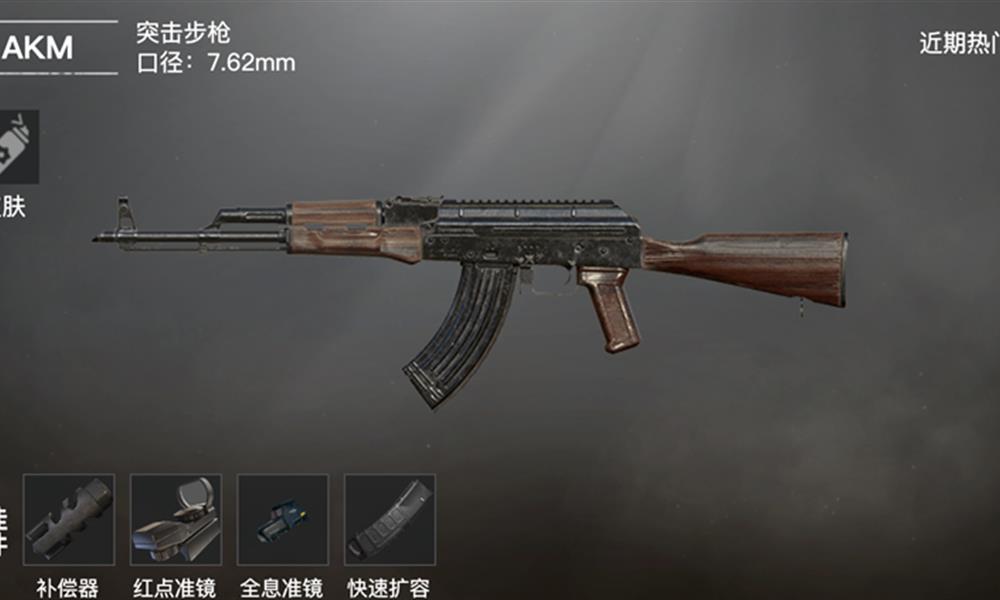Select the compensator (补偿器) attachment slot
The width and height of the screenshot is (1000, 600).
pyautogui.click(x=69, y=519)
